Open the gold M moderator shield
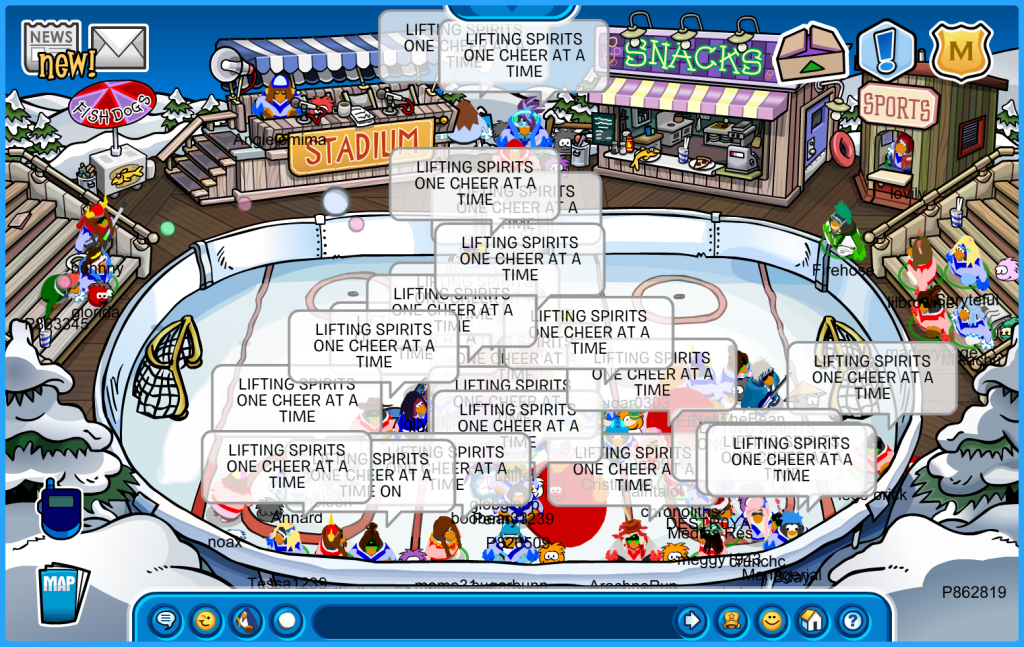This screenshot has width=1024, height=647. click(x=960, y=50)
